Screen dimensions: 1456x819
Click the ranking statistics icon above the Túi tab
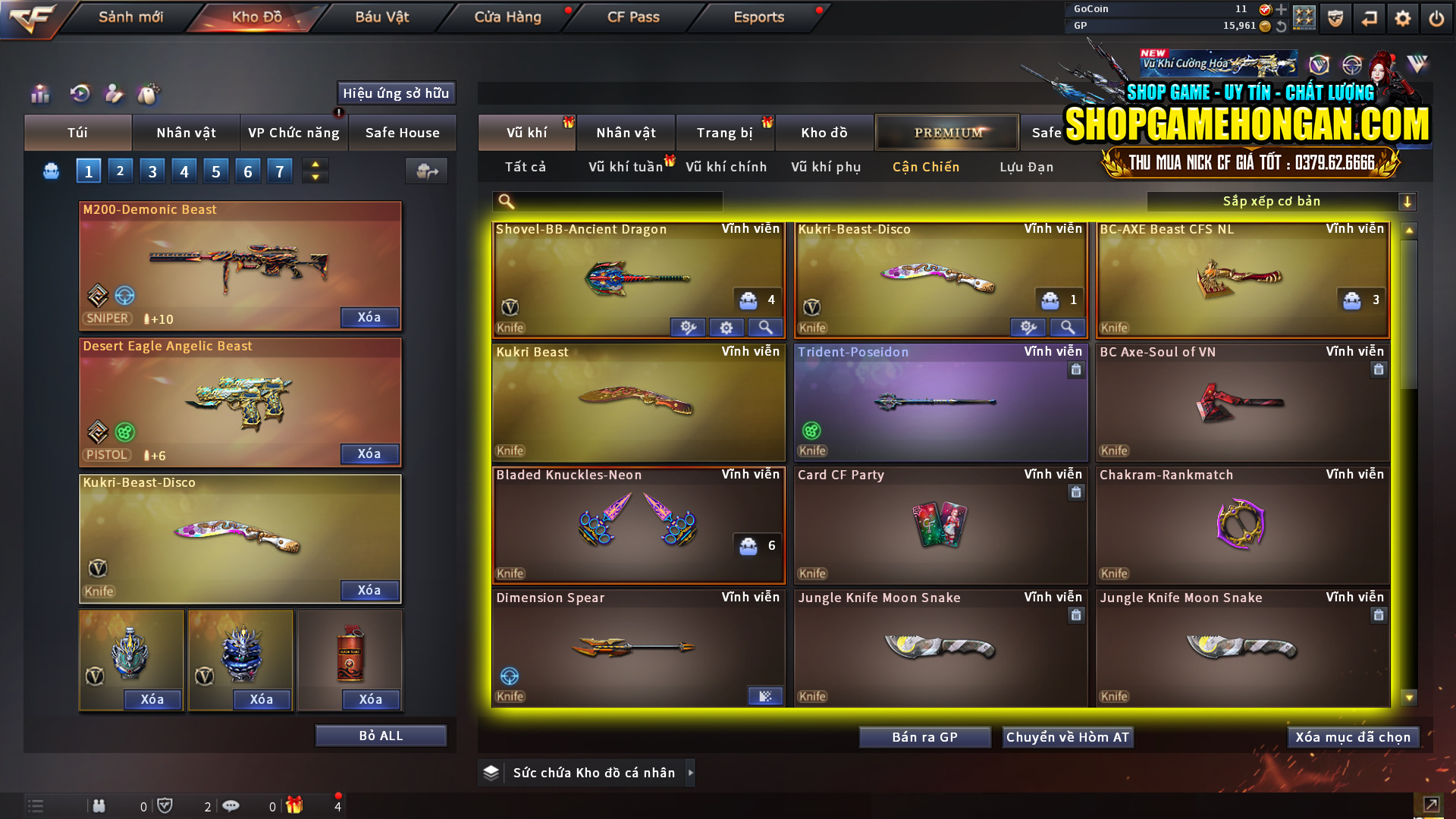pos(39,94)
